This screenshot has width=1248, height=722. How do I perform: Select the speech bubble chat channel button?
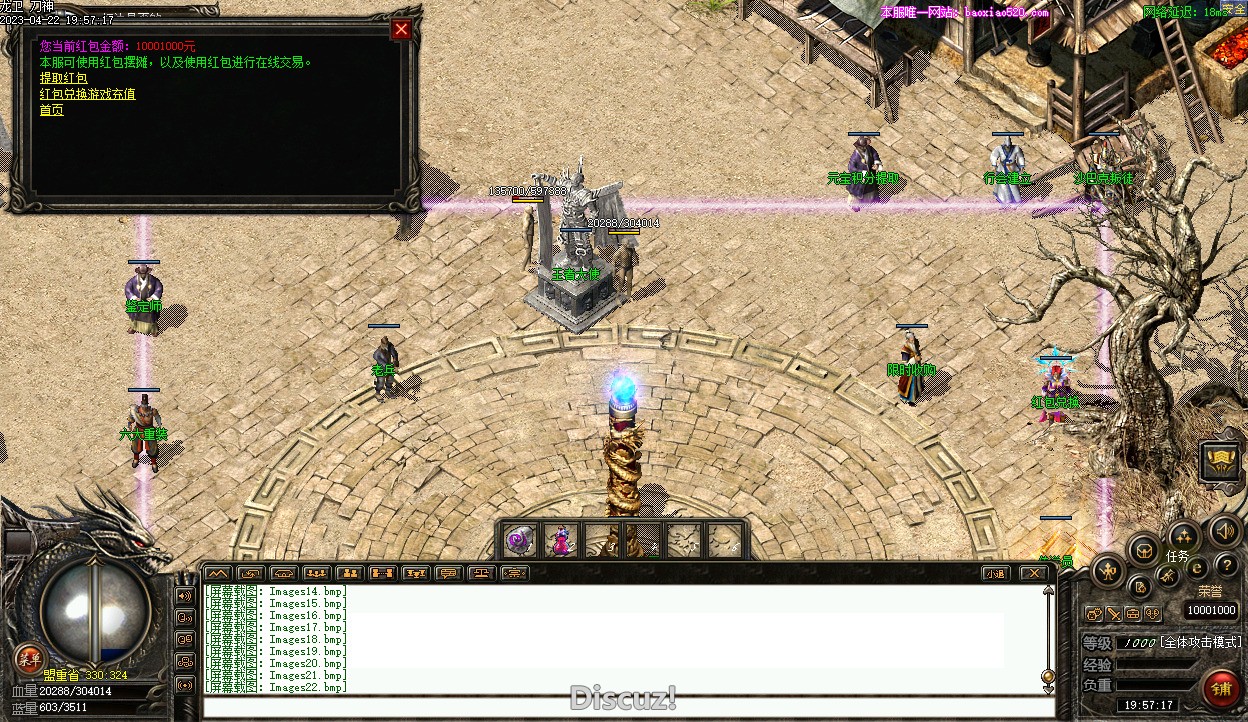448,573
